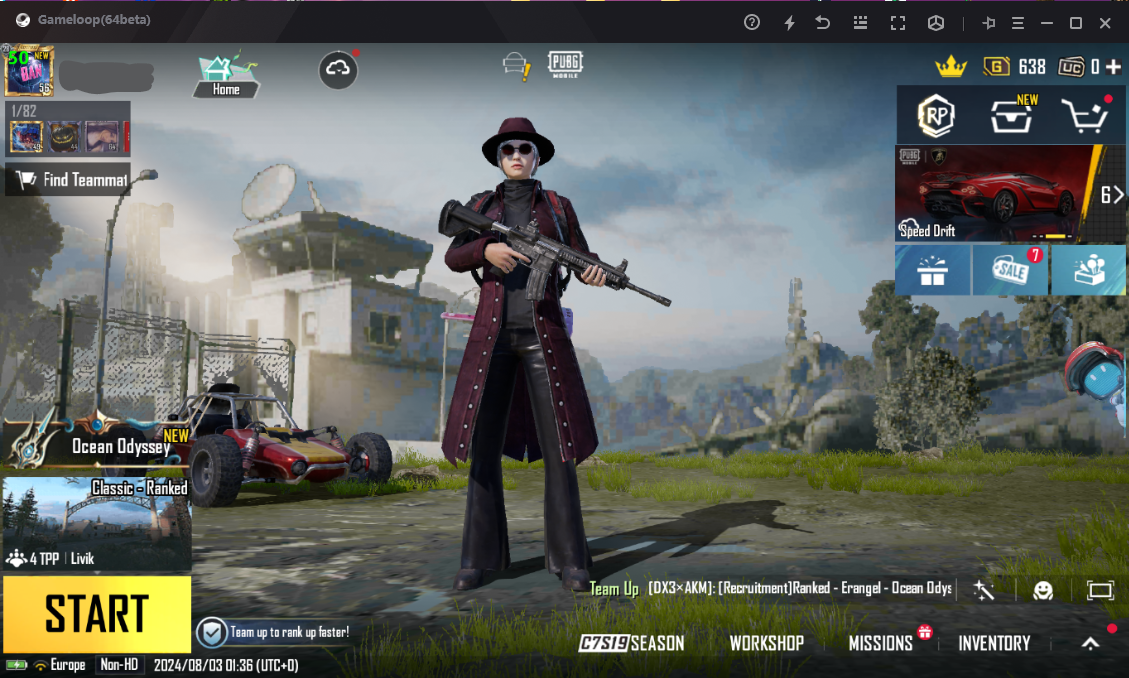
Task: Open the Inventory menu
Action: click(x=994, y=643)
